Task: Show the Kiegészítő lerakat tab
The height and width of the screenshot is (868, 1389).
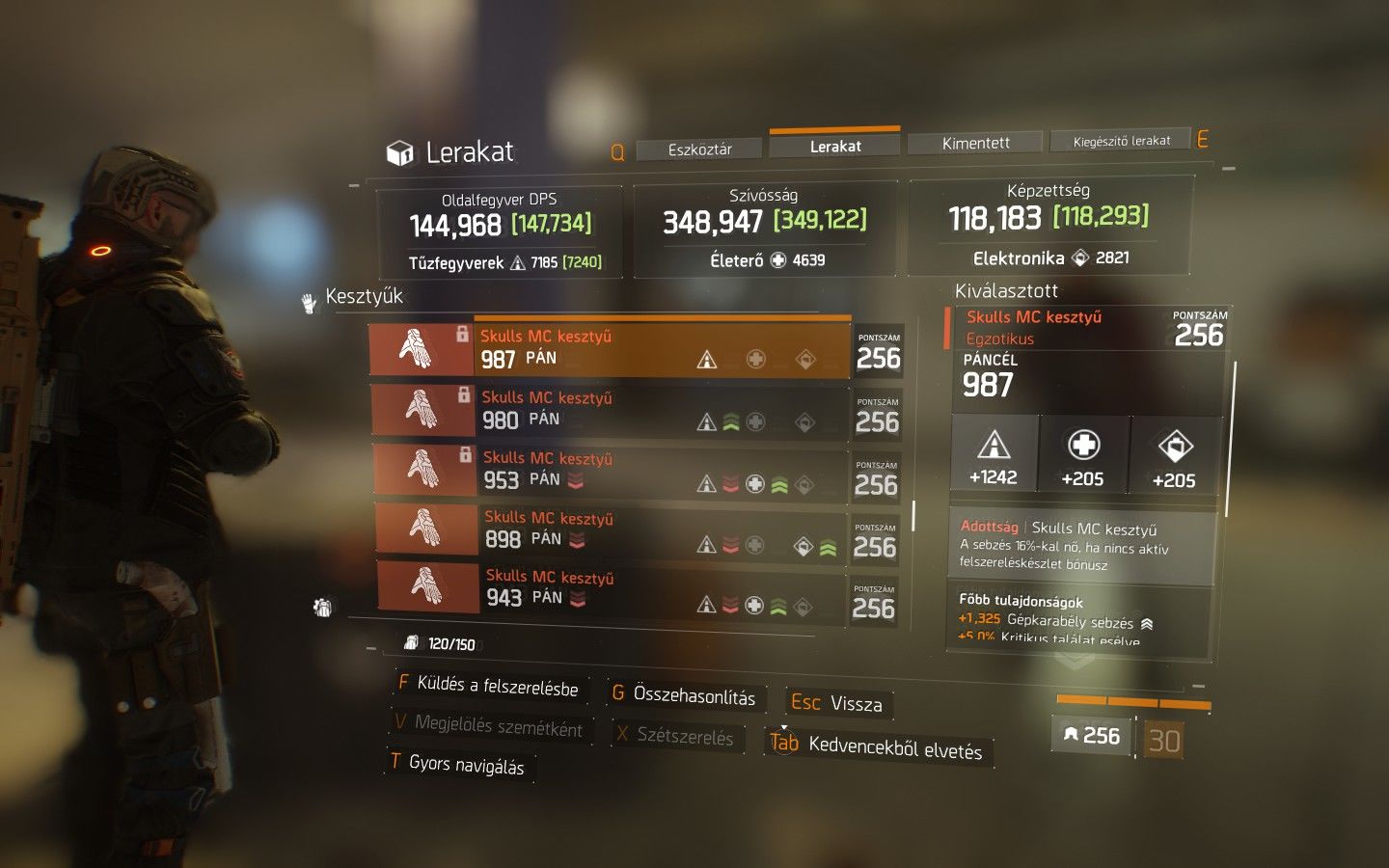Action: 1121,141
